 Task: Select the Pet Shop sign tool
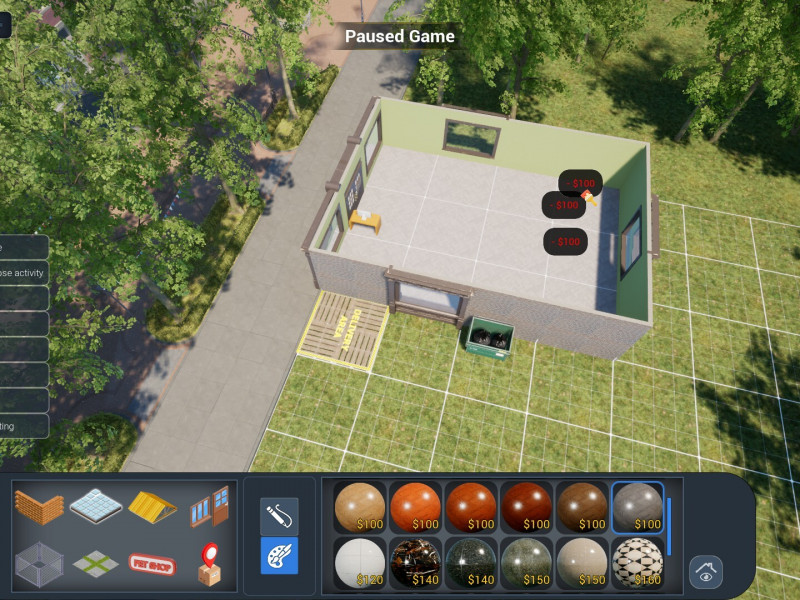tap(152, 562)
